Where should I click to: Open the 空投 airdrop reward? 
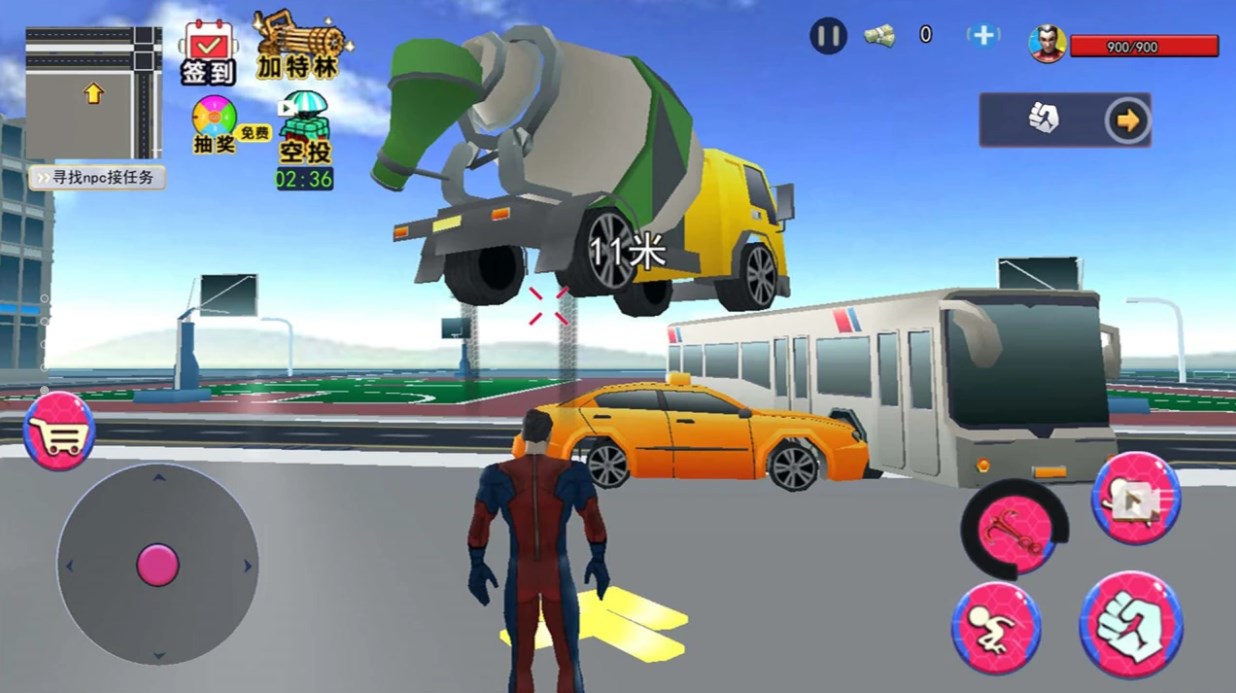point(304,130)
